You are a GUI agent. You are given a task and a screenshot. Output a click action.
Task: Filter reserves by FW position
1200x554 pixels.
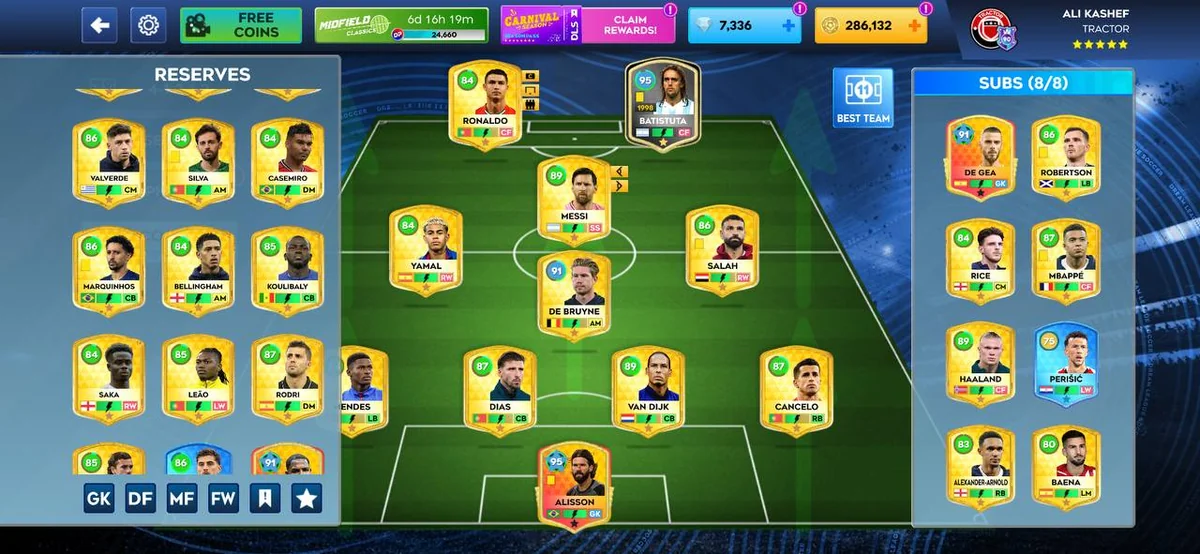coord(223,498)
